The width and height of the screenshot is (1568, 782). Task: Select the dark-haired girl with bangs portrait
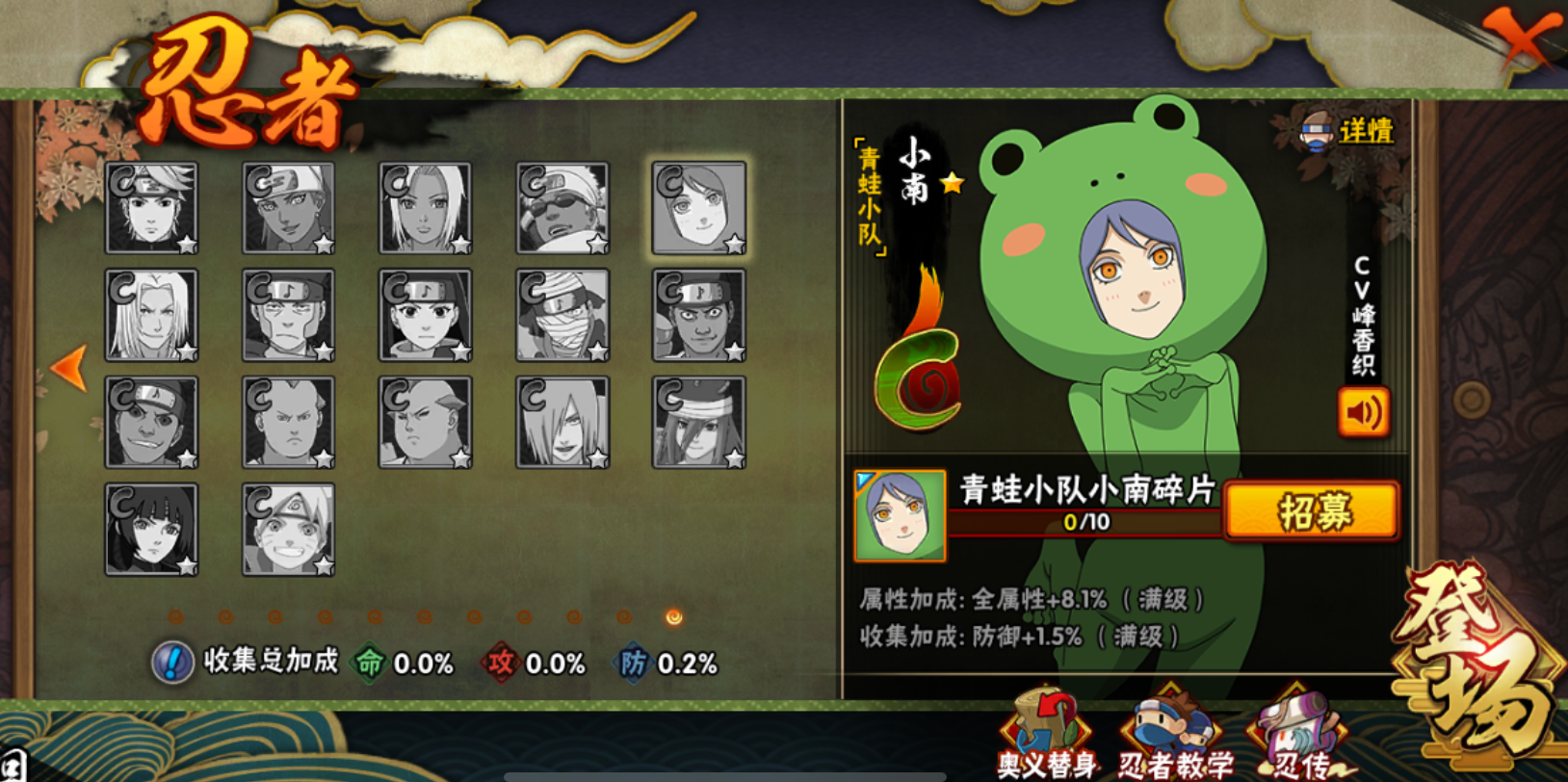pyautogui.click(x=151, y=530)
